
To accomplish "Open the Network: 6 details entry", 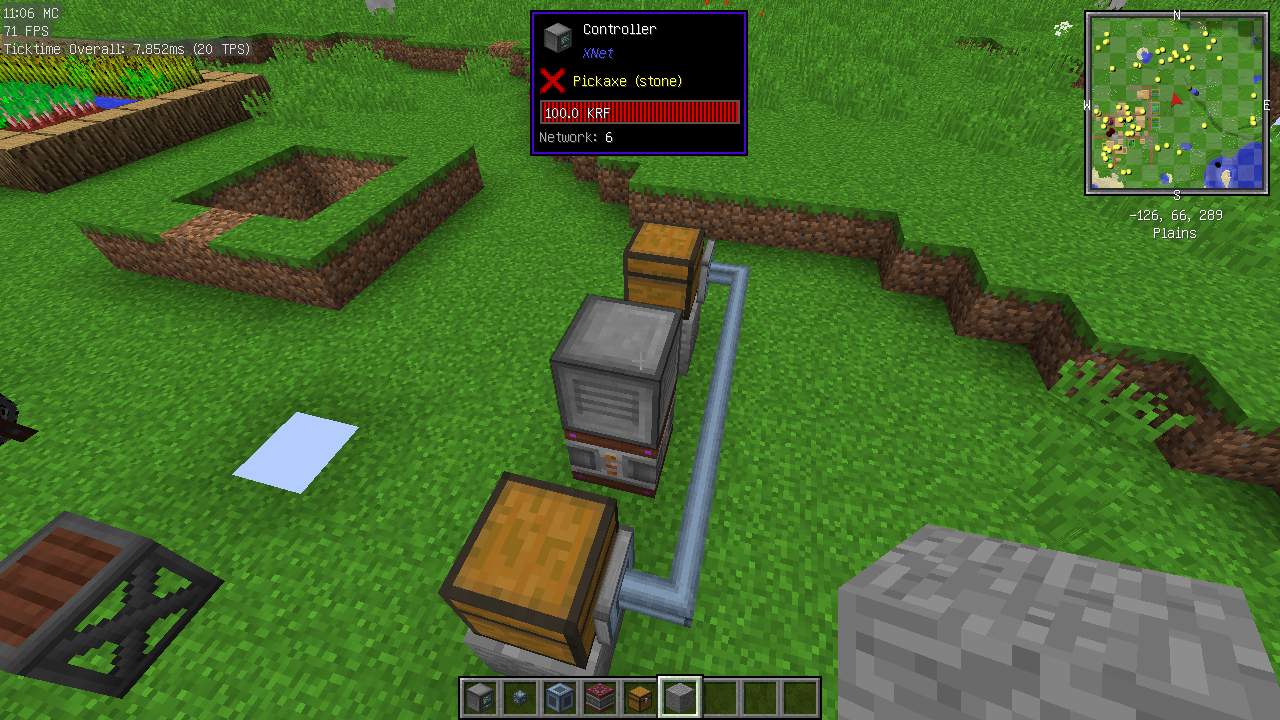I will coord(575,137).
